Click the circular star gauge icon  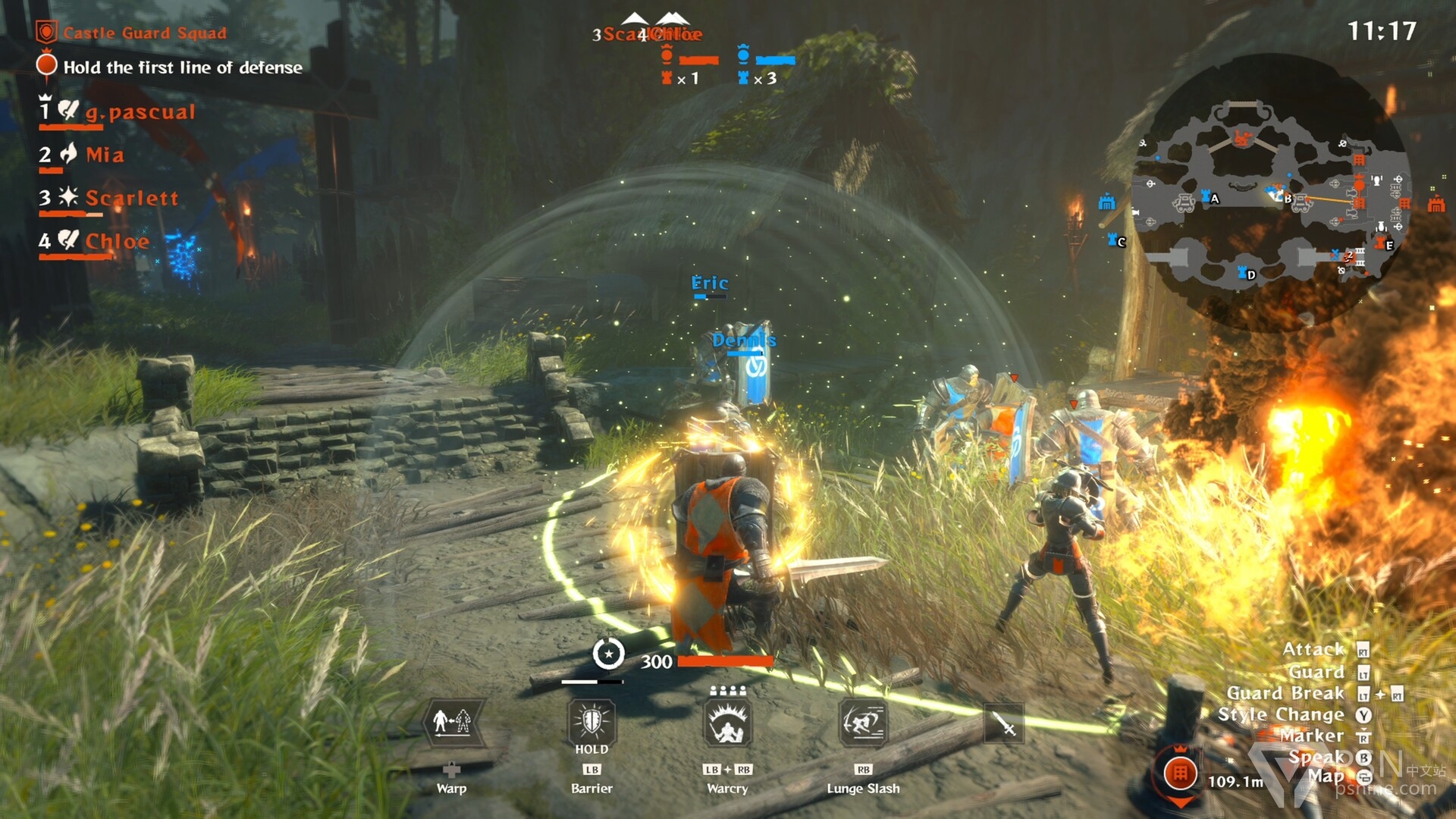pos(608,654)
